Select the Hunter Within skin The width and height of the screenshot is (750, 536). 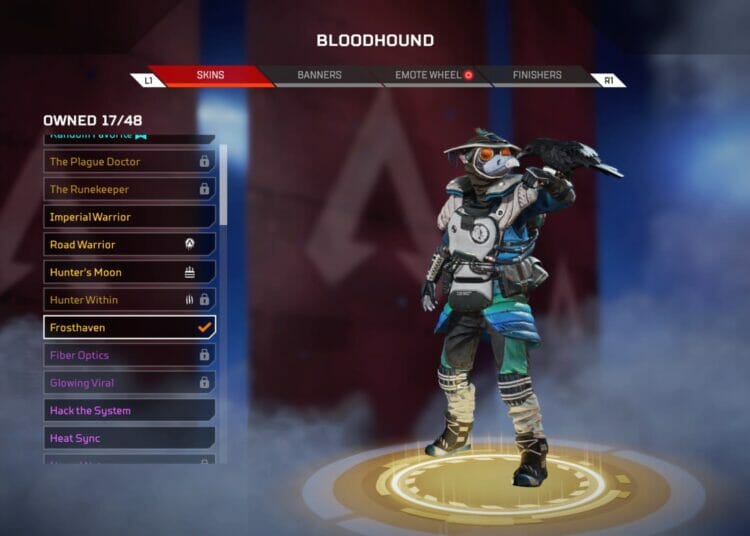click(129, 300)
